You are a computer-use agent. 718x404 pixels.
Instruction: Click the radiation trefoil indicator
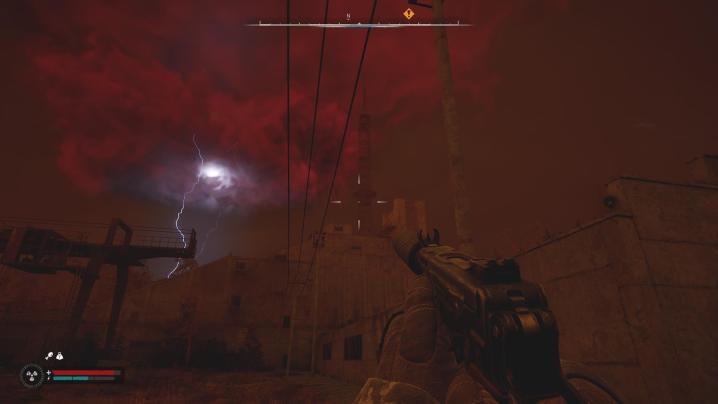click(x=31, y=375)
